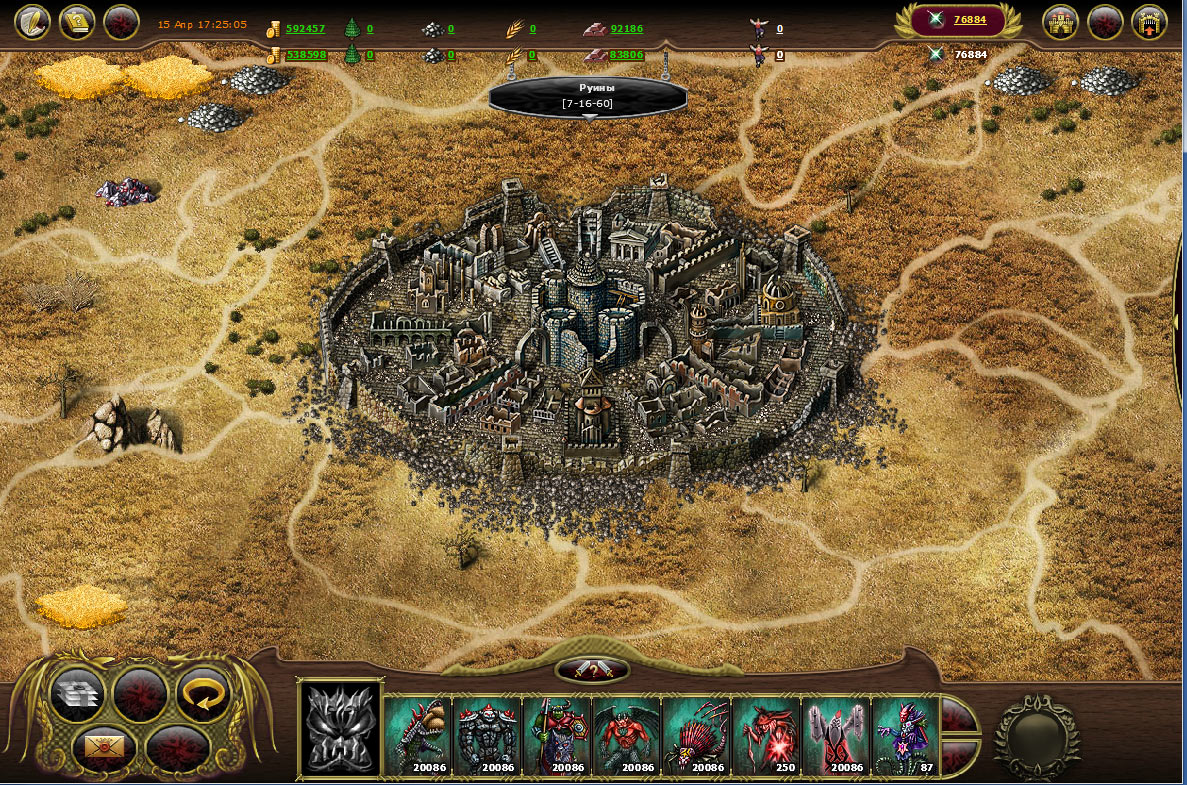Select the green lizard beast unit slot
This screenshot has height=785, width=1187.
tap(418, 737)
